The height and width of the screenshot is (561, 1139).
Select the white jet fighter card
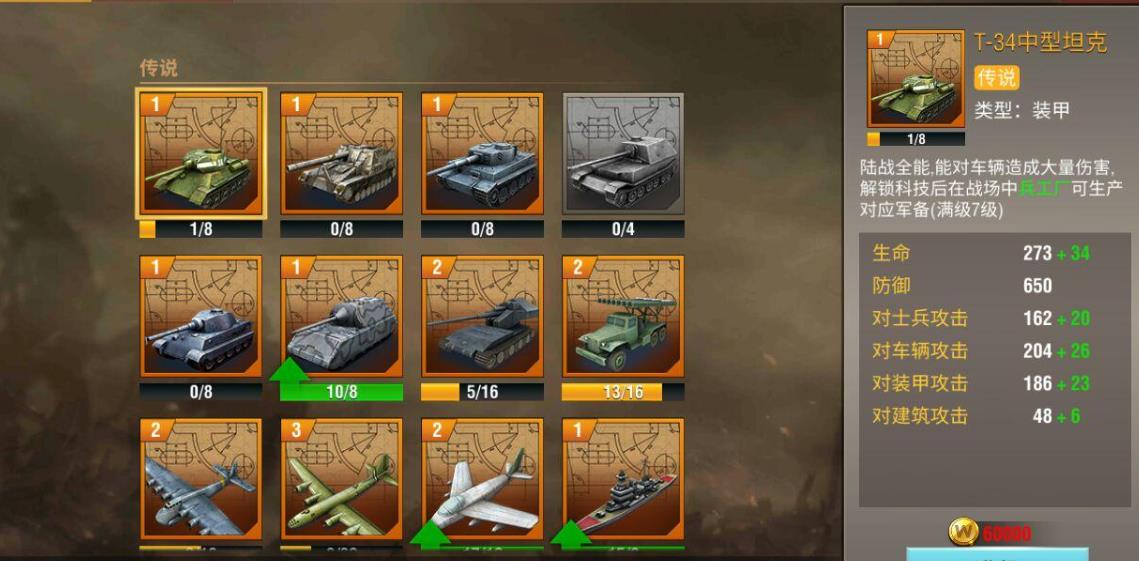[482, 480]
